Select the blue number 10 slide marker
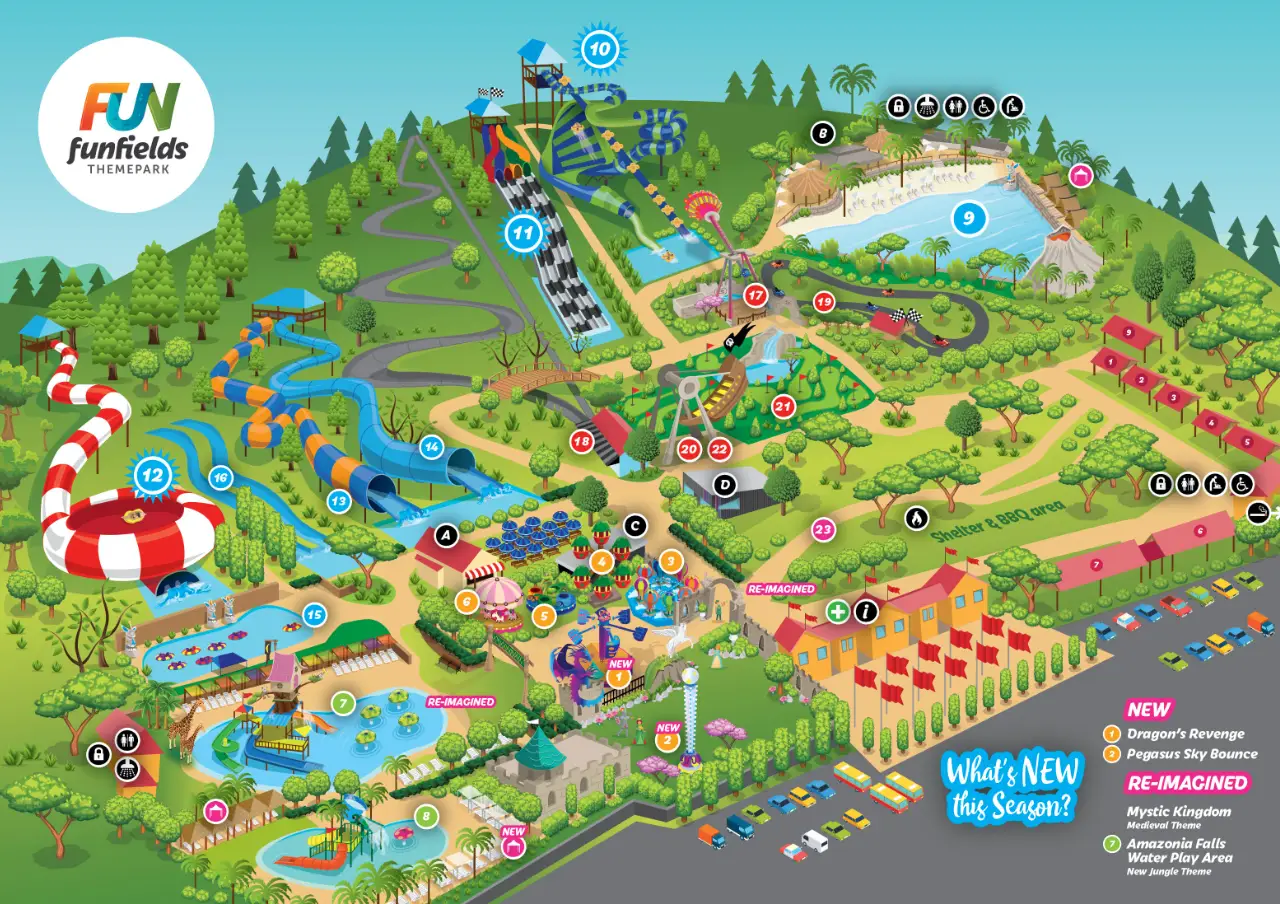Screen dimensions: 1280x904 pos(599,47)
